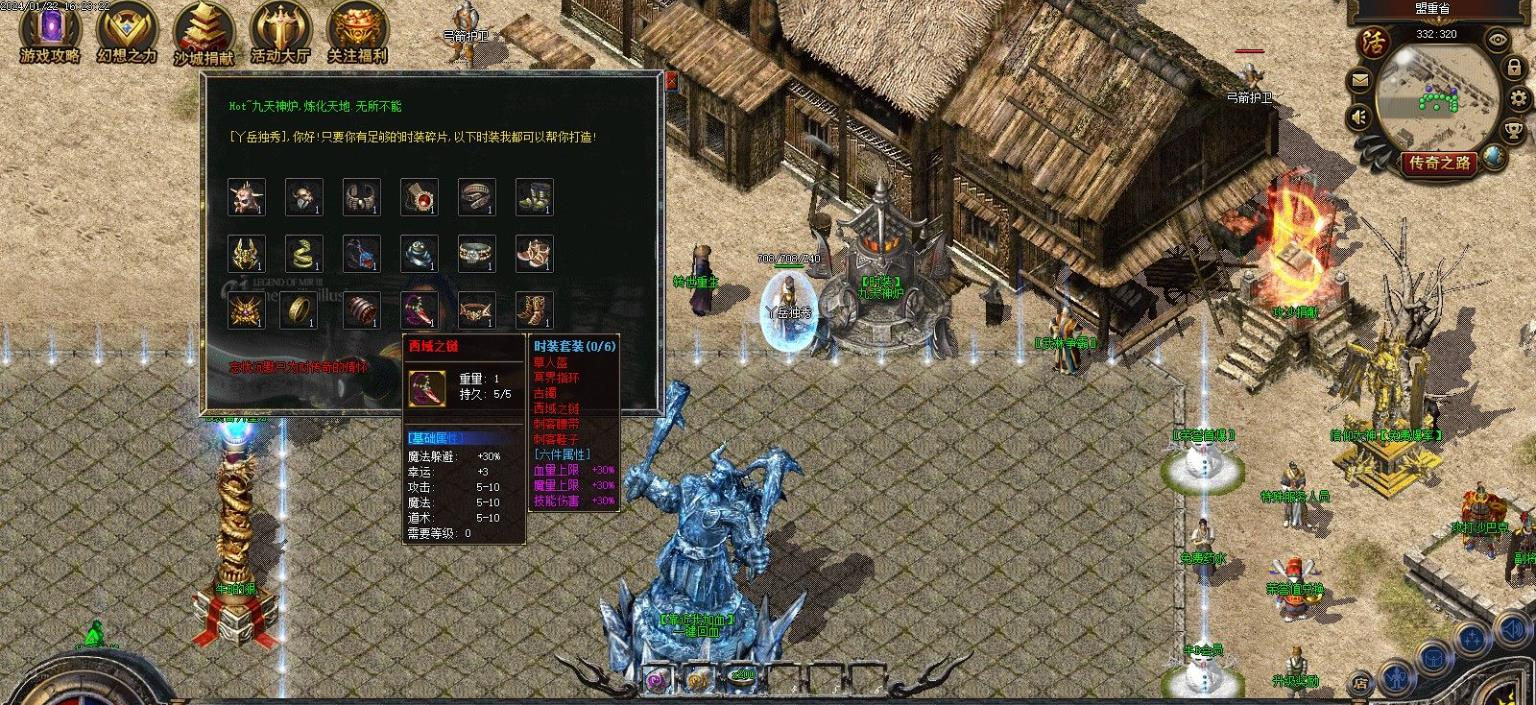The width and height of the screenshot is (1536, 705).
Task: Open the 活动大厅 activity hall
Action: (x=281, y=31)
